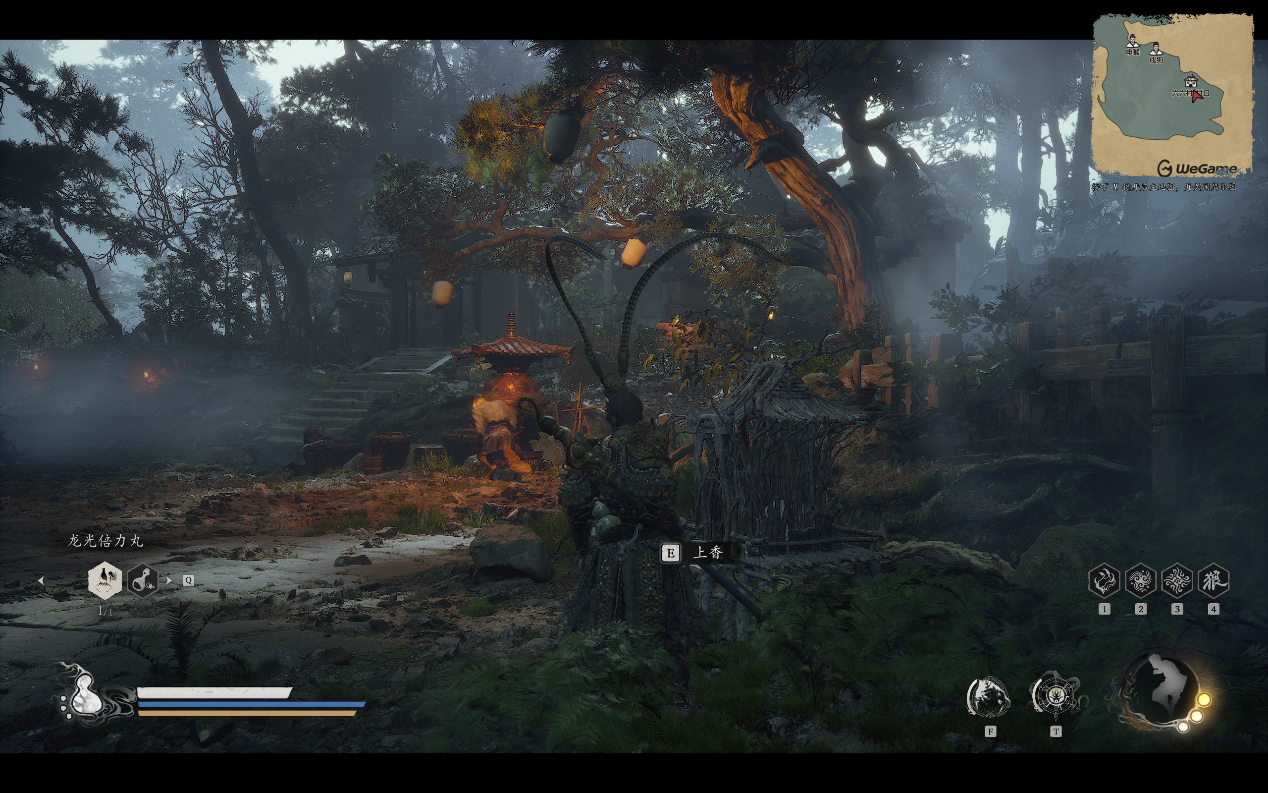Trigger the spirit skill beast-head icon
The image size is (1268, 793).
tap(989, 697)
